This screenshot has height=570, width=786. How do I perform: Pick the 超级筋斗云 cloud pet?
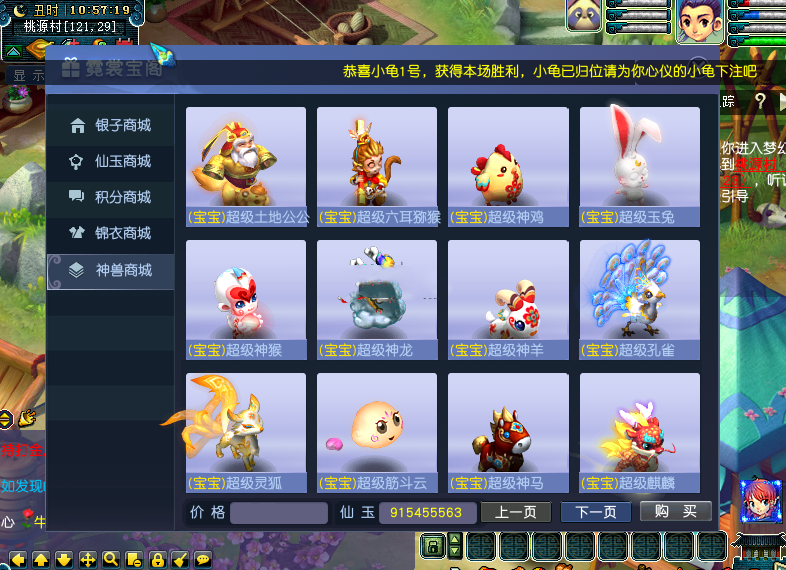(377, 431)
